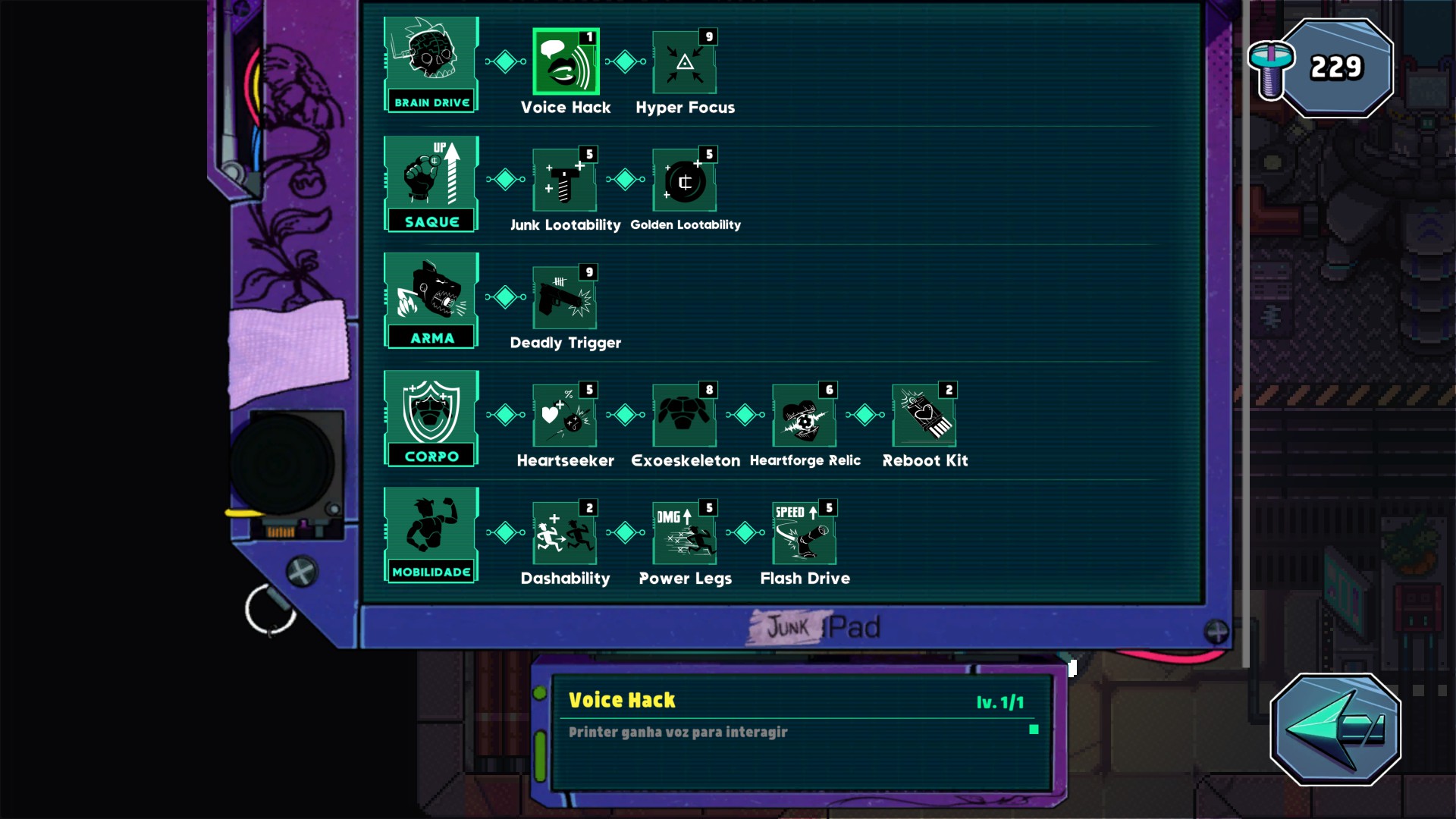This screenshot has width=1456, height=819.
Task: Click the Deadly Trigger weapon upgrade
Action: click(565, 298)
